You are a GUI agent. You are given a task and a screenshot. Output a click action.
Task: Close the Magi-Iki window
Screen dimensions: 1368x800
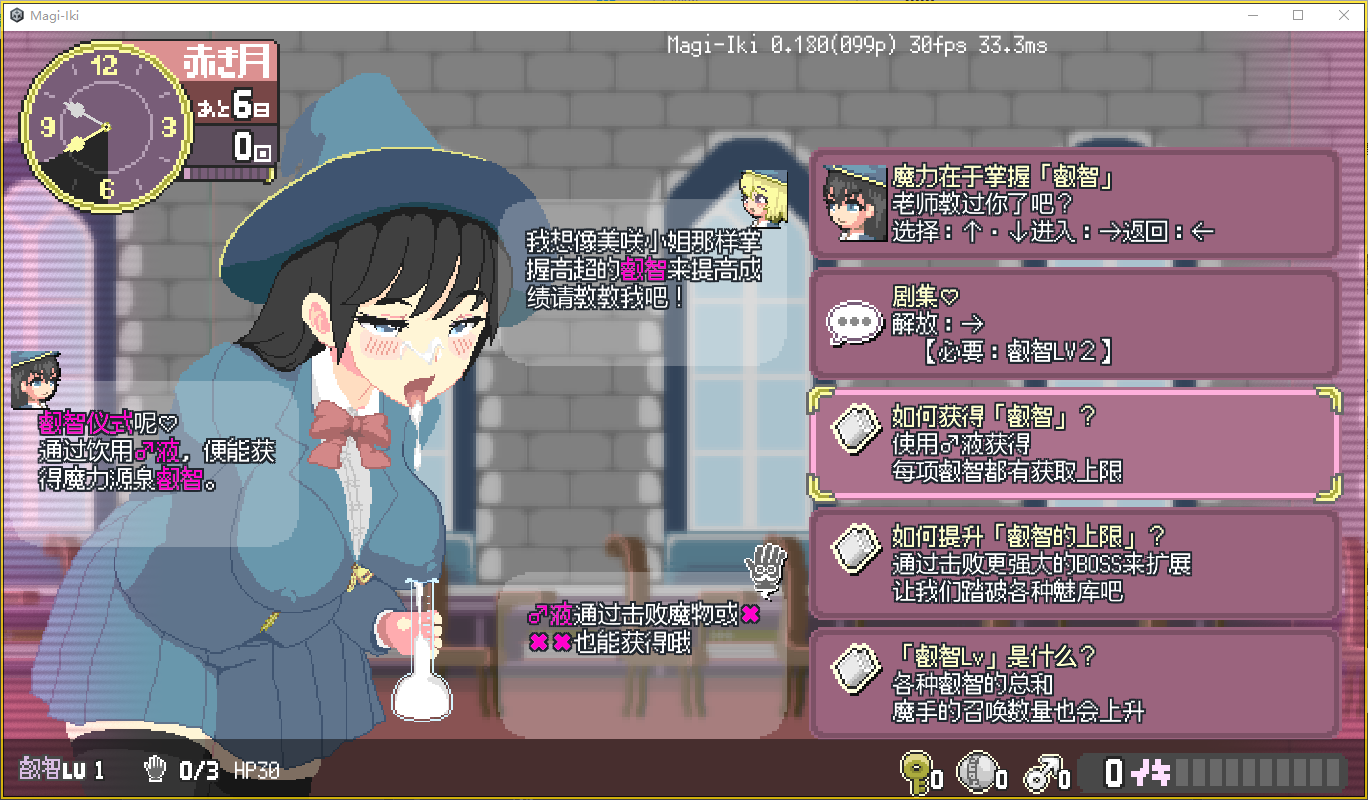[1343, 15]
